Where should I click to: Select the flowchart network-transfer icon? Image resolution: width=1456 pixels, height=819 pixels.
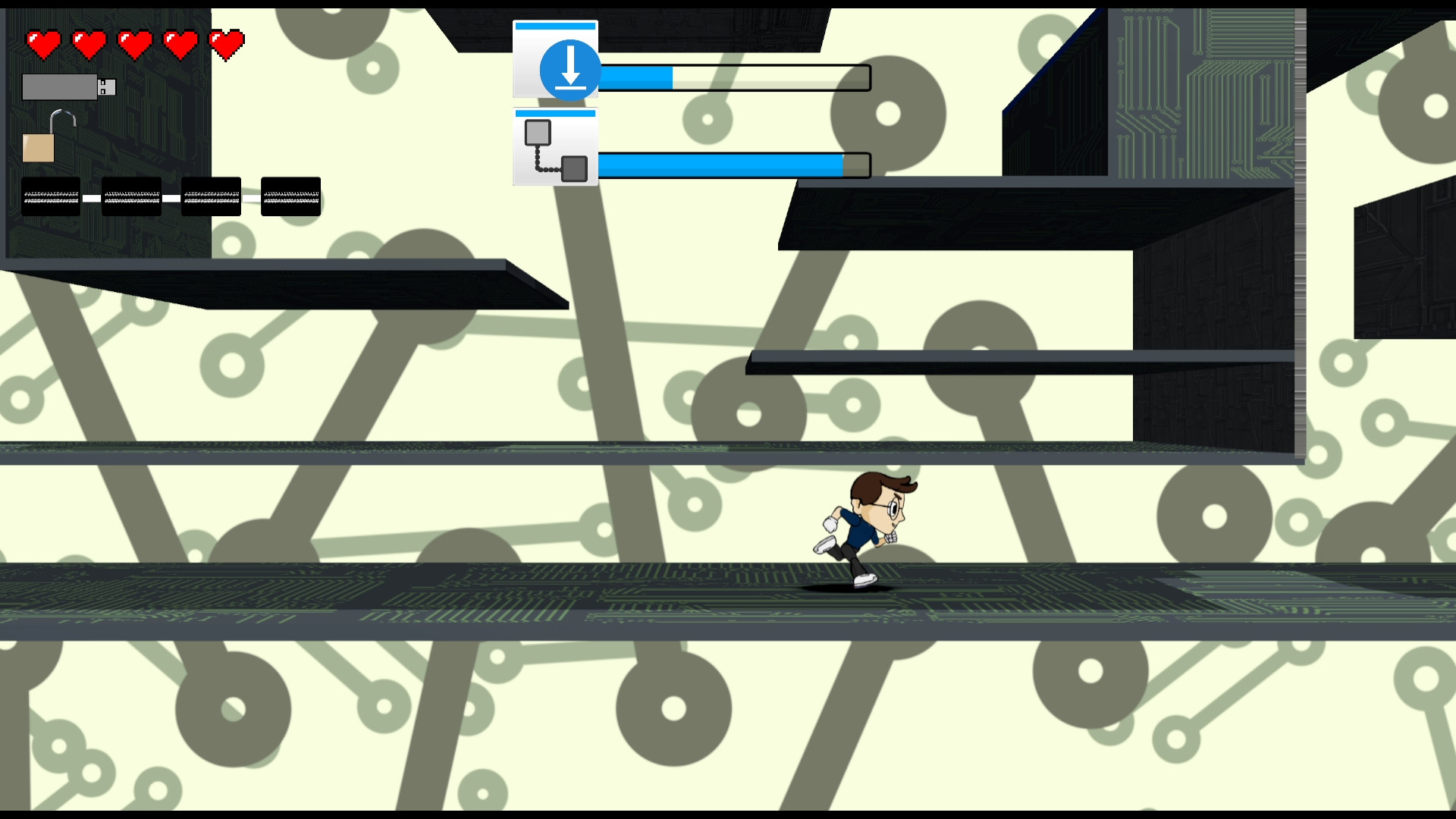[554, 150]
